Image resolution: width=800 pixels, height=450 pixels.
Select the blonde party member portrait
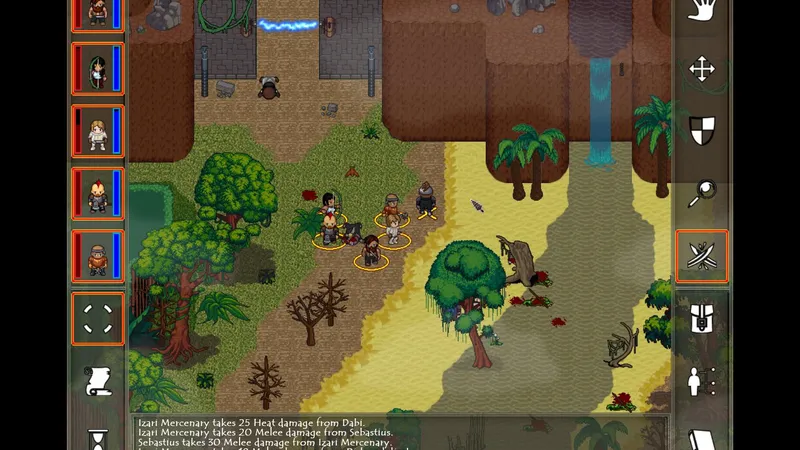pyautogui.click(x=98, y=132)
